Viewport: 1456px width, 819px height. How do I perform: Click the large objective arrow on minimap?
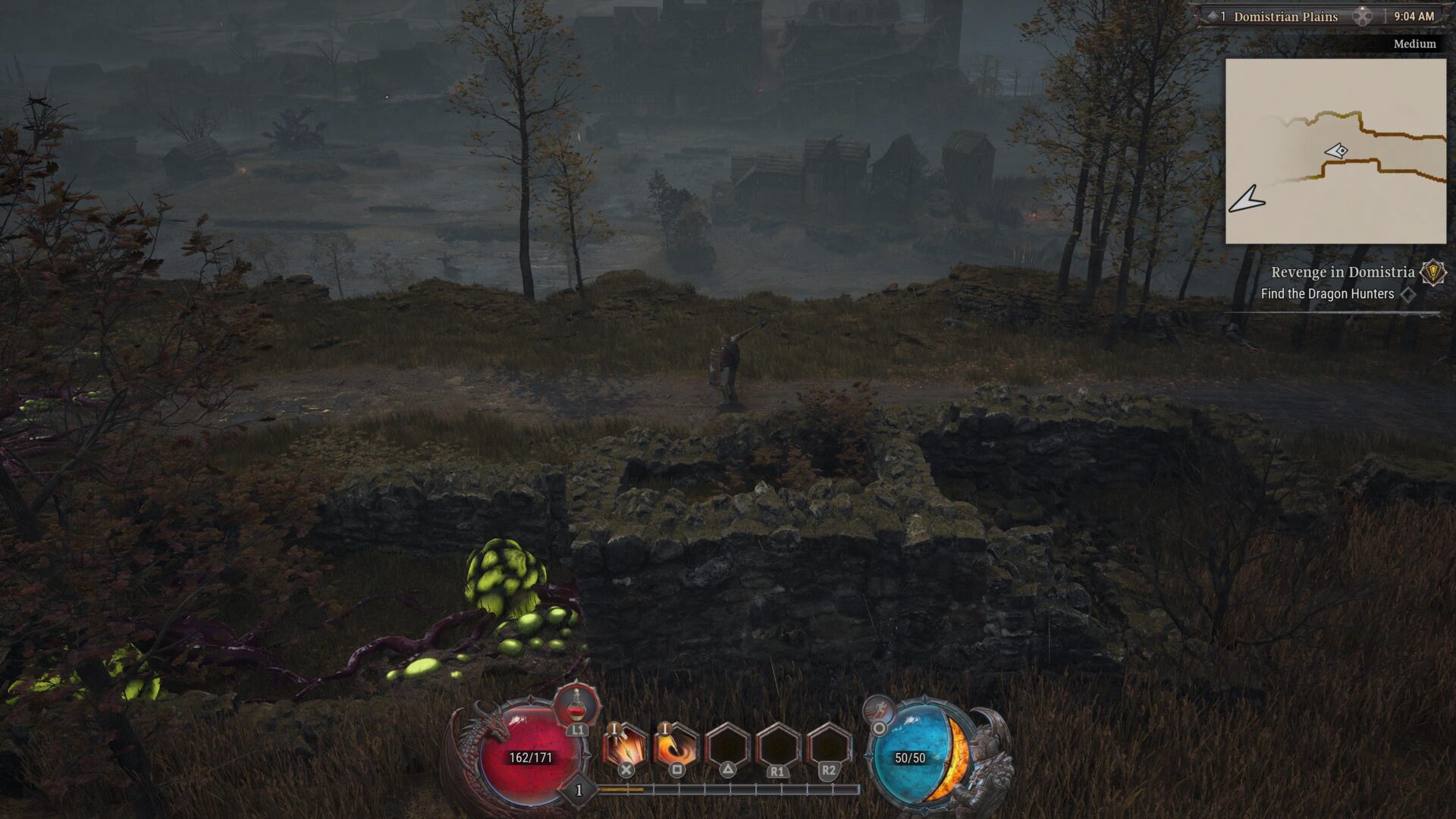click(1247, 200)
